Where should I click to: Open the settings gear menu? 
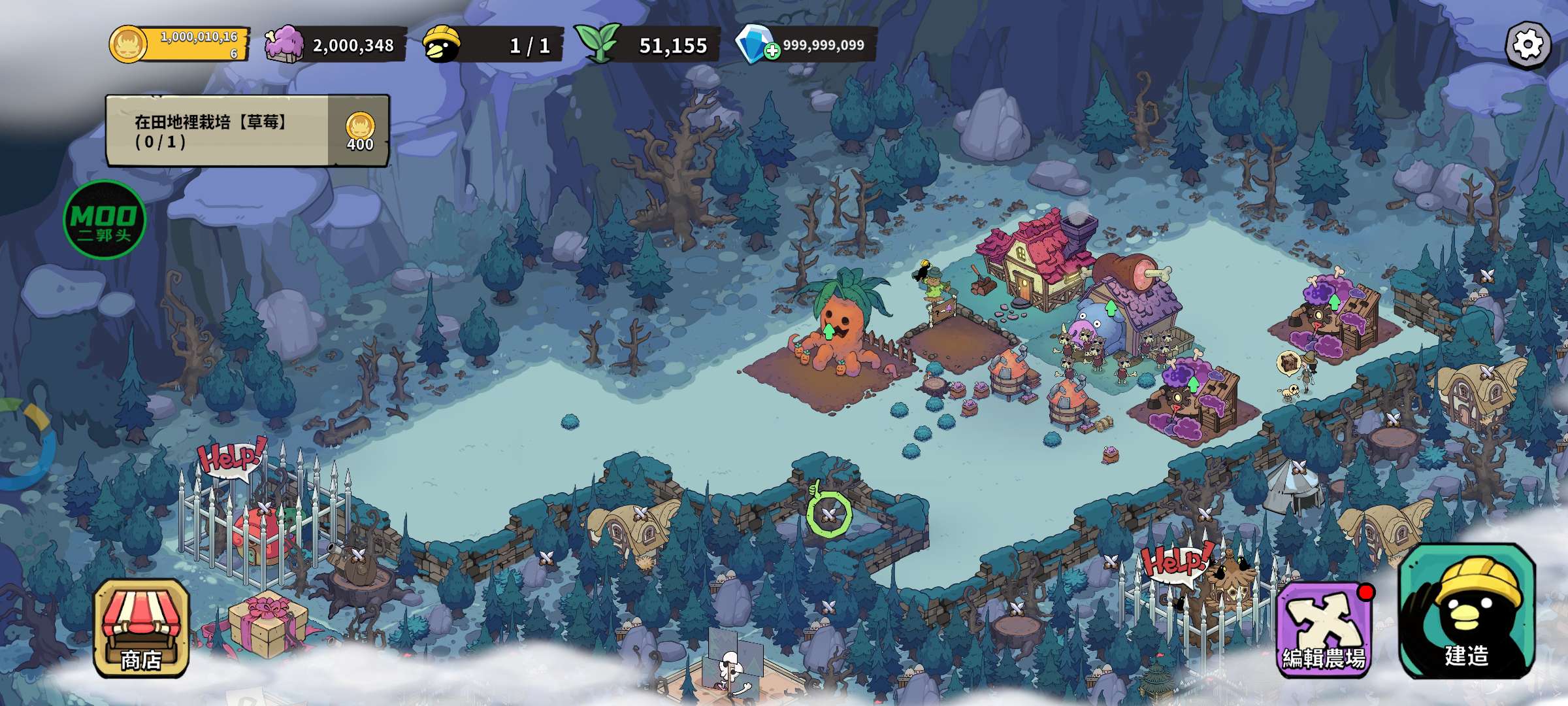point(1527,45)
